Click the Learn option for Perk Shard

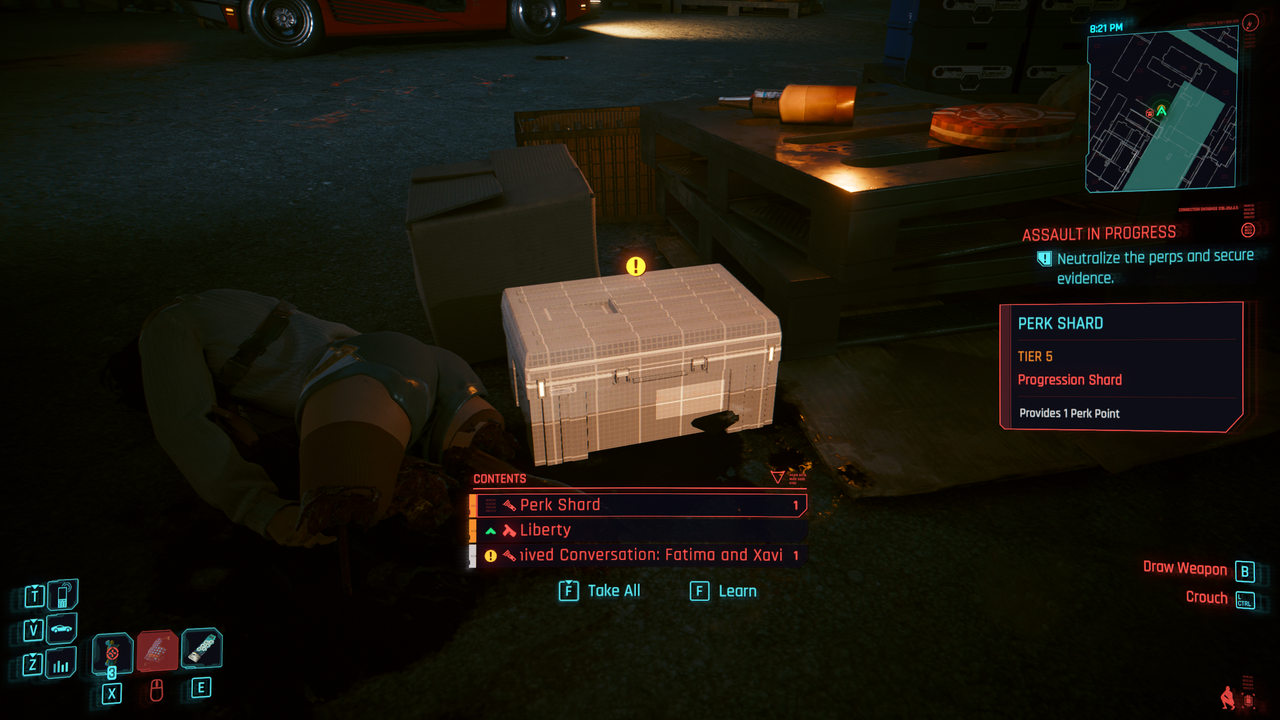click(x=724, y=591)
